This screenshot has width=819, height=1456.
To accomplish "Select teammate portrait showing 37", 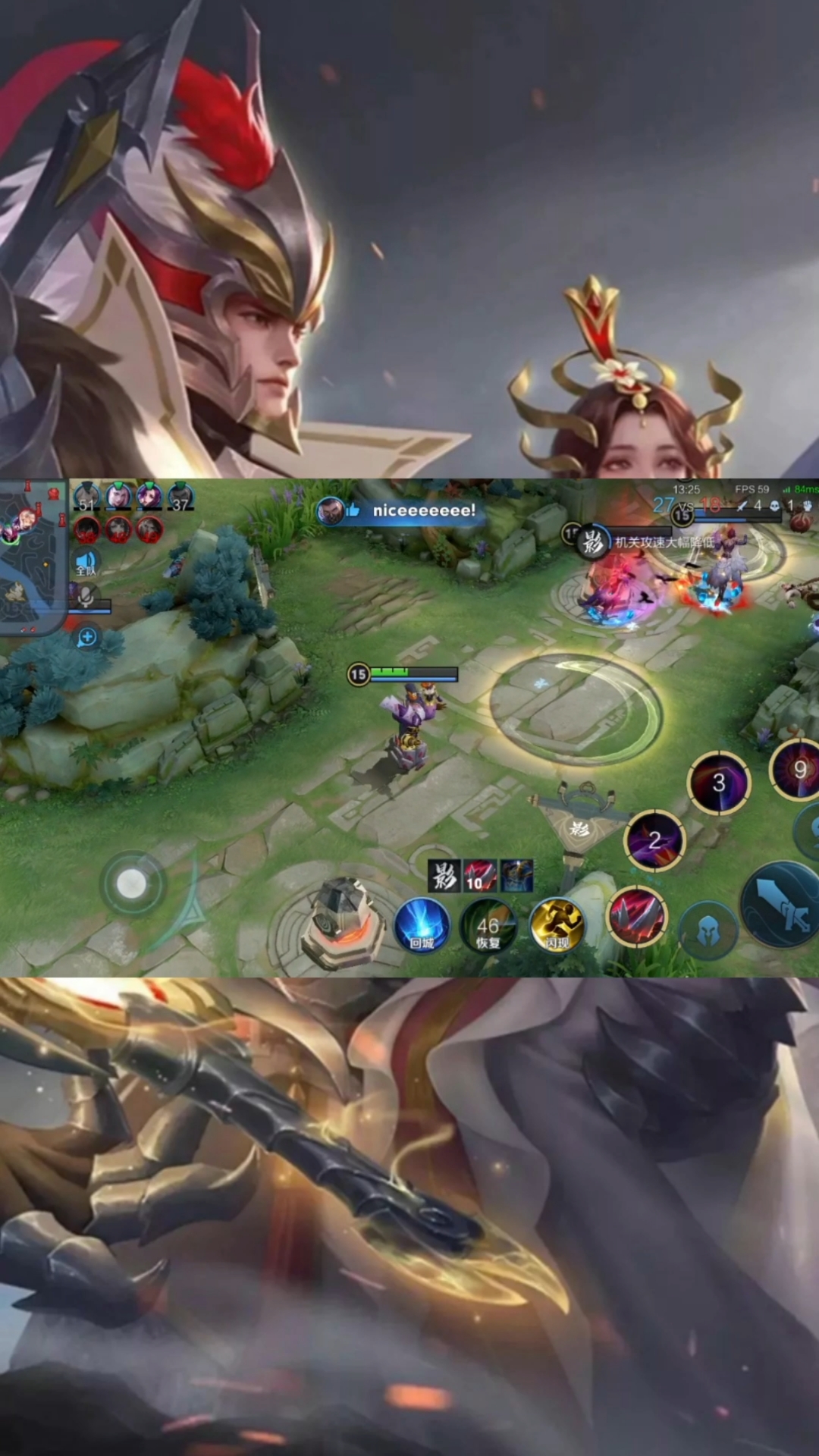I will point(180,497).
